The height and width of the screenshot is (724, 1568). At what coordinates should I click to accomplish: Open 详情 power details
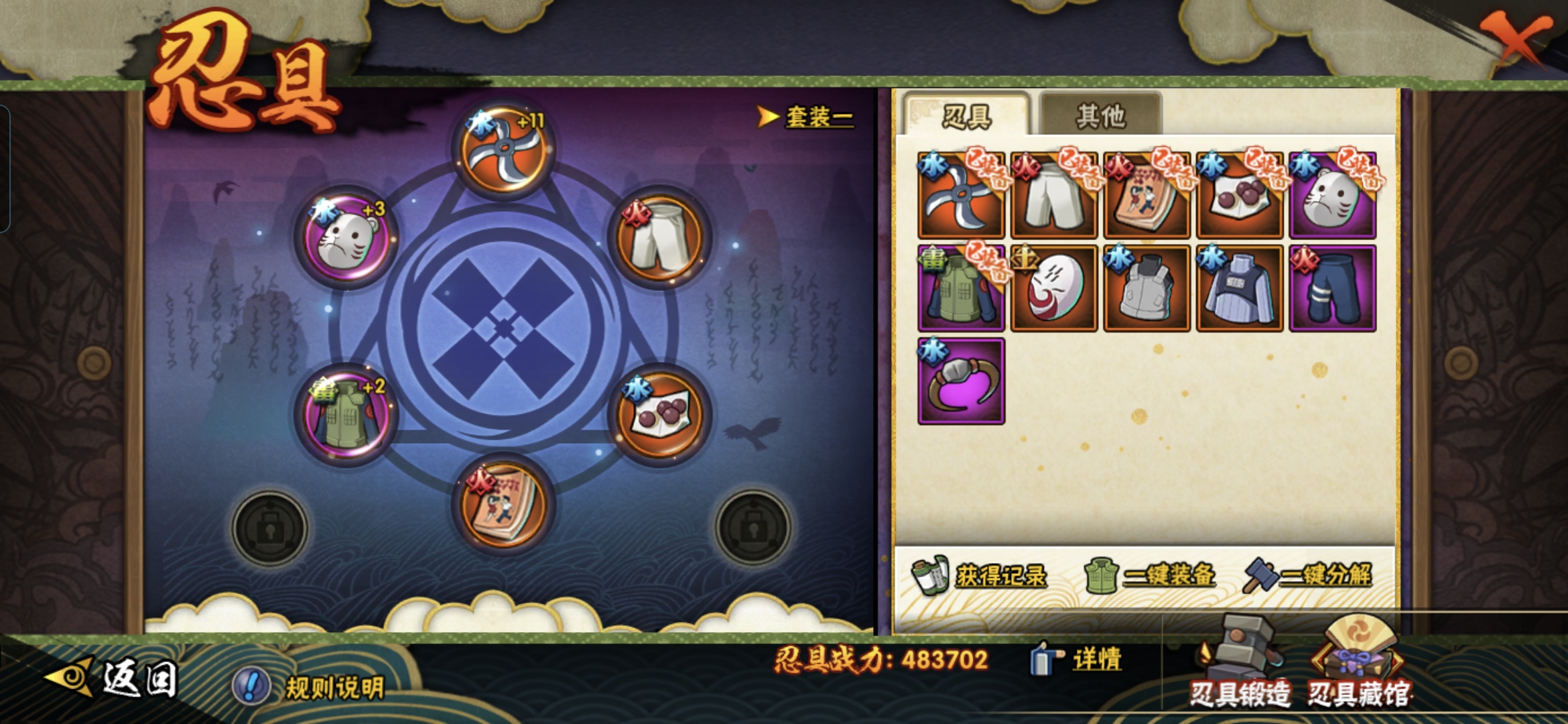point(1077,660)
